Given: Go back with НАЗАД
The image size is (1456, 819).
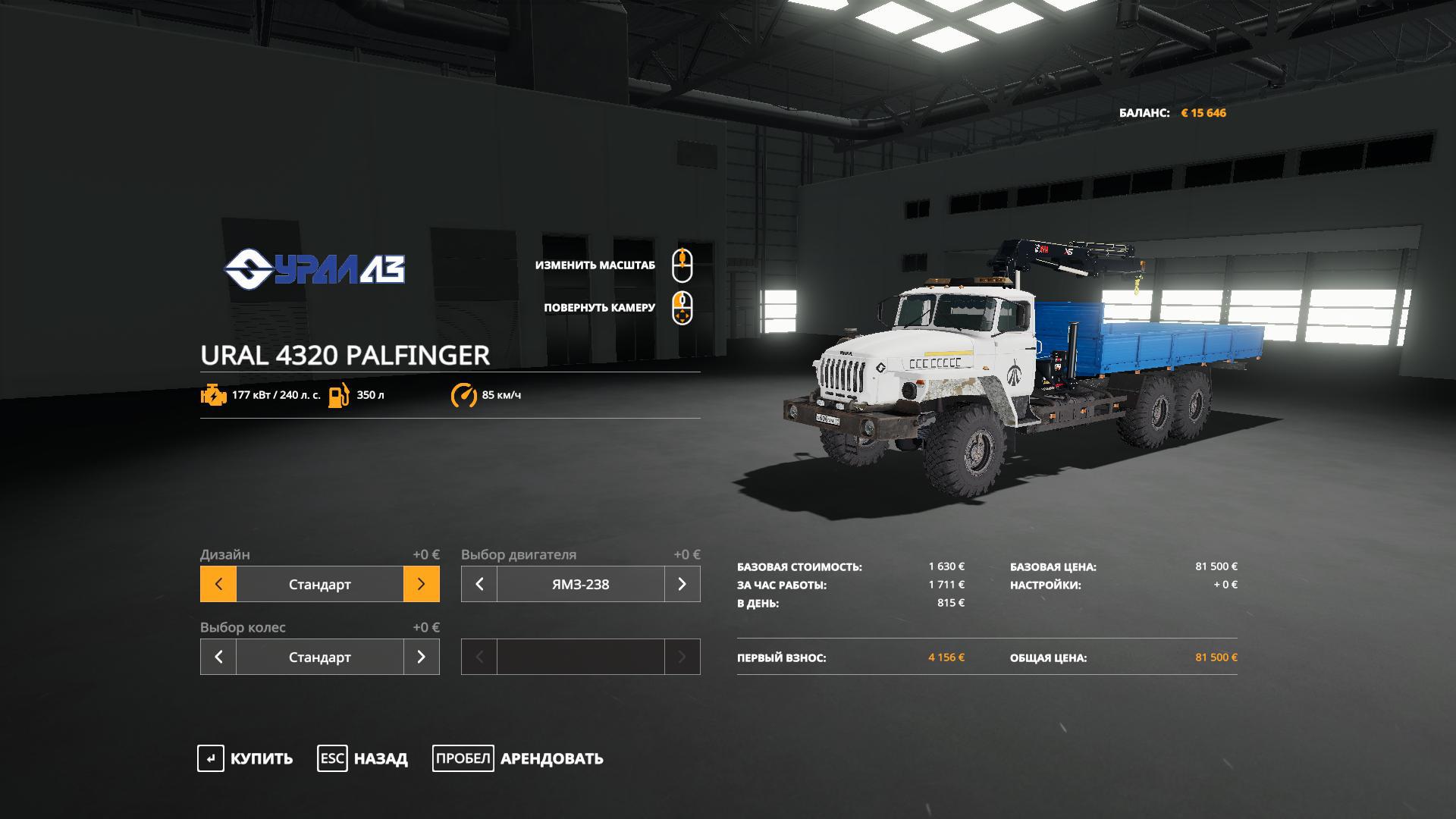Looking at the screenshot, I should pos(362,758).
